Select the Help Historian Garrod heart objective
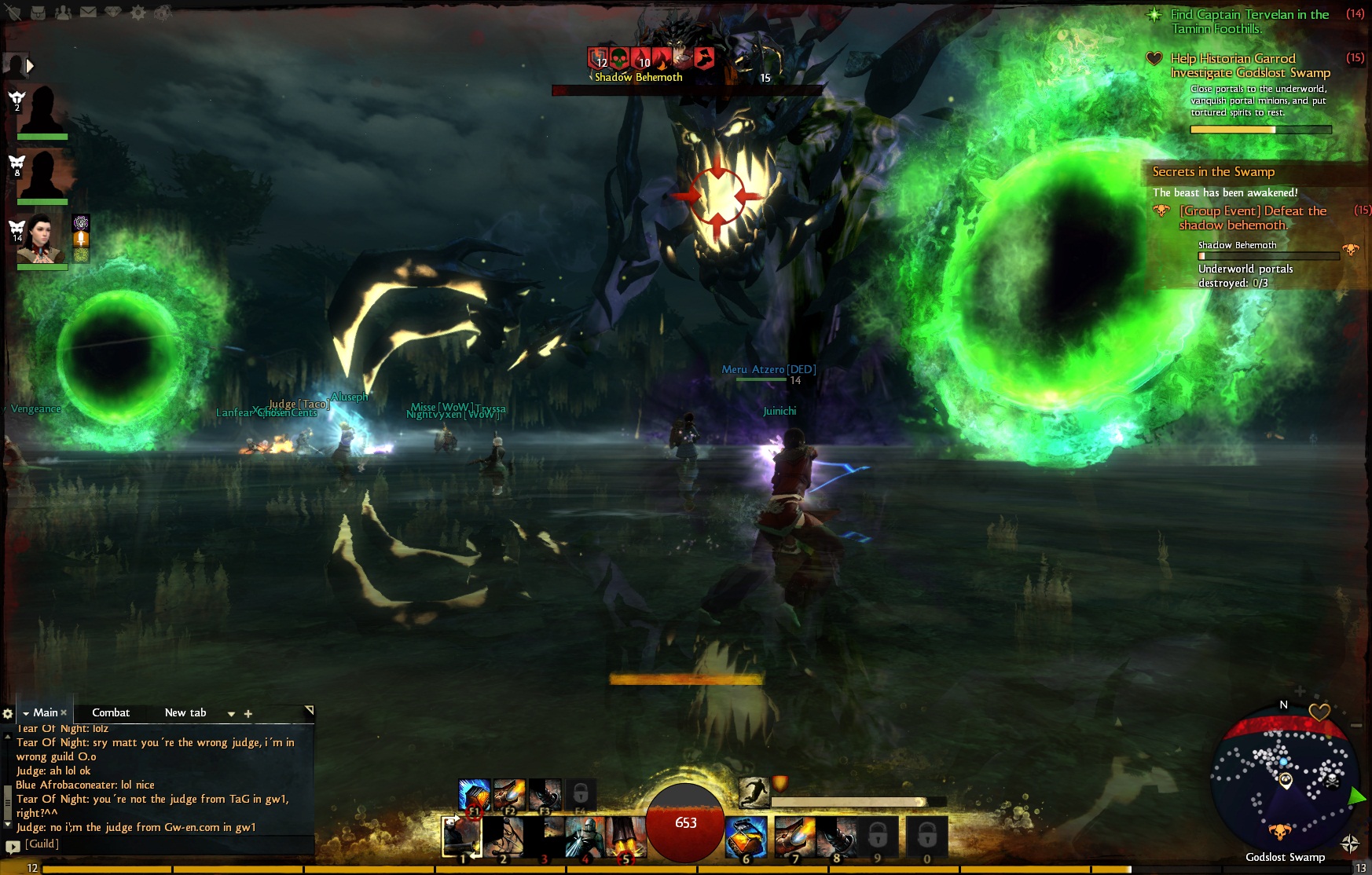The image size is (1372, 875). point(1232,59)
